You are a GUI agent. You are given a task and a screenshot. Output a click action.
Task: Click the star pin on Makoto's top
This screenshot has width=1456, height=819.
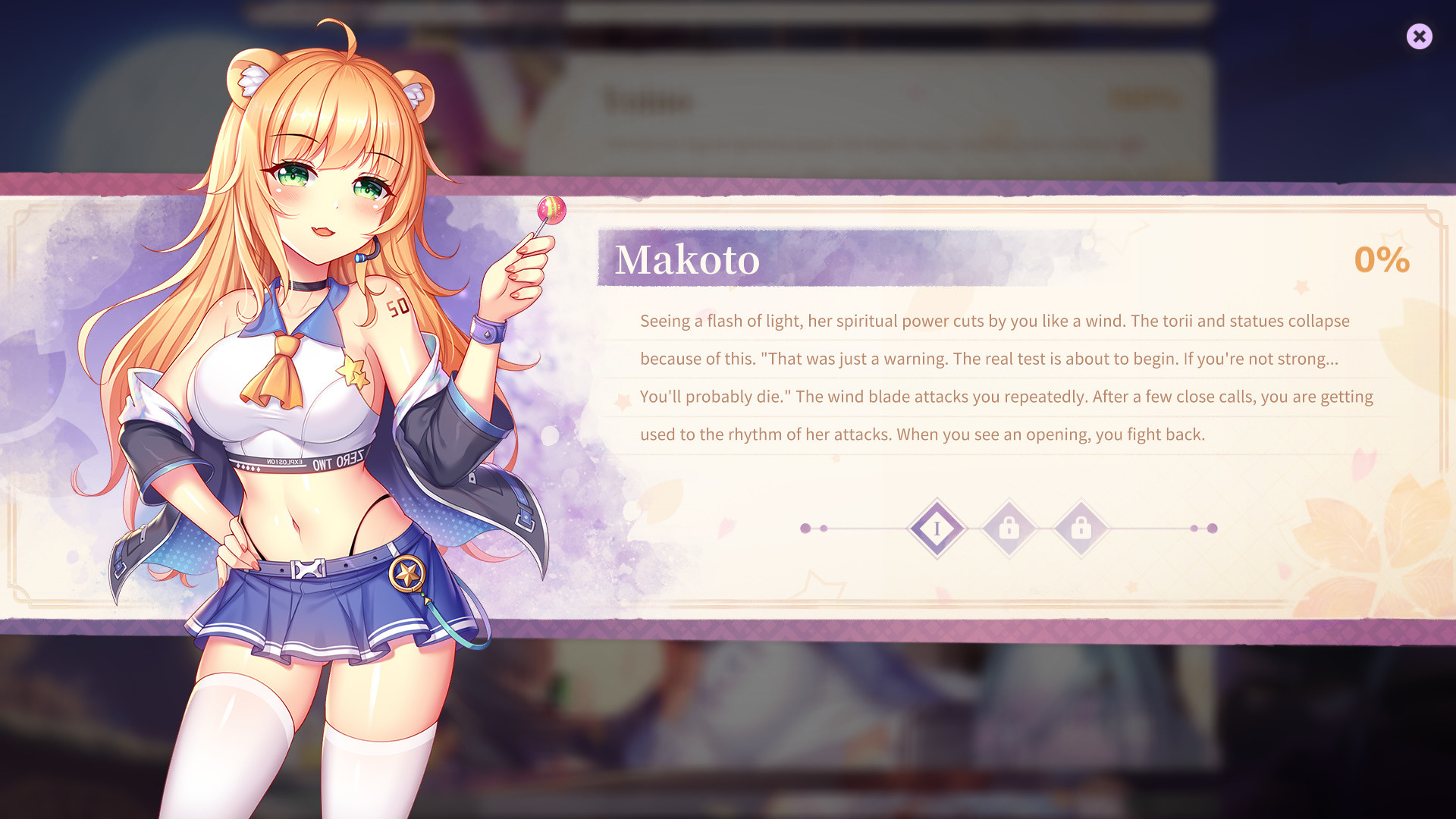coord(353,369)
